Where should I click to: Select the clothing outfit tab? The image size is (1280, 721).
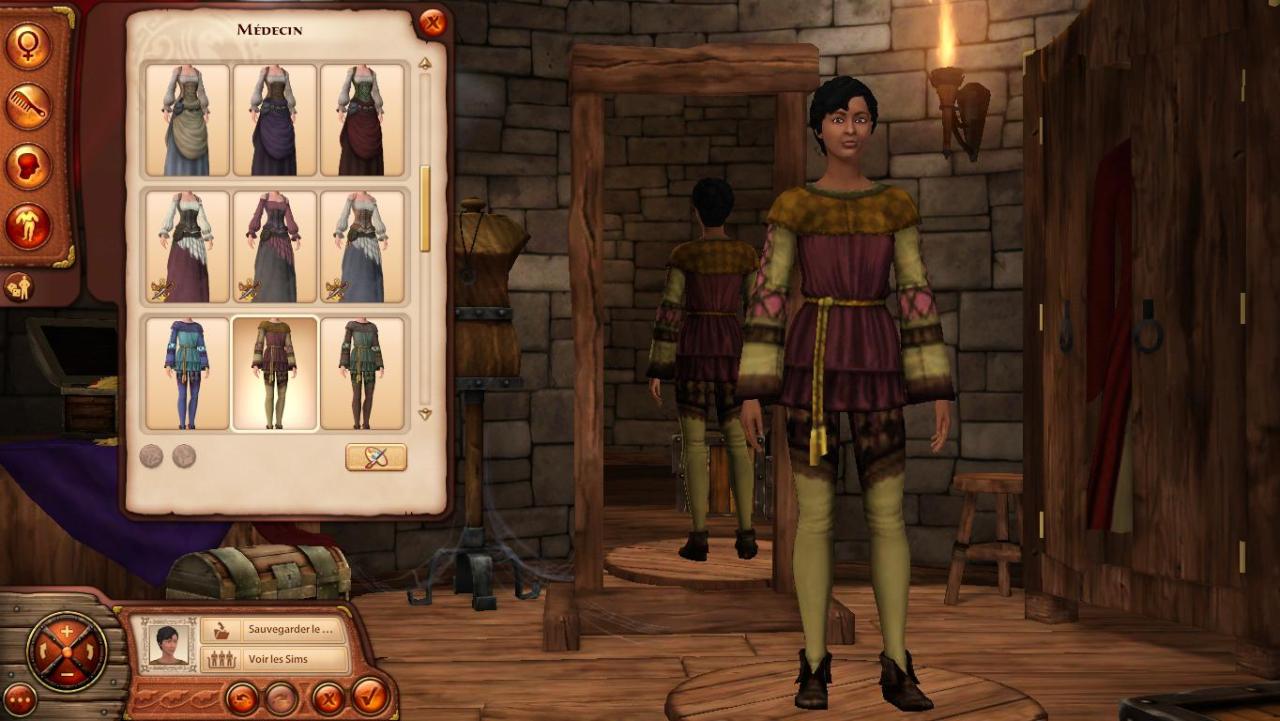pos(28,227)
